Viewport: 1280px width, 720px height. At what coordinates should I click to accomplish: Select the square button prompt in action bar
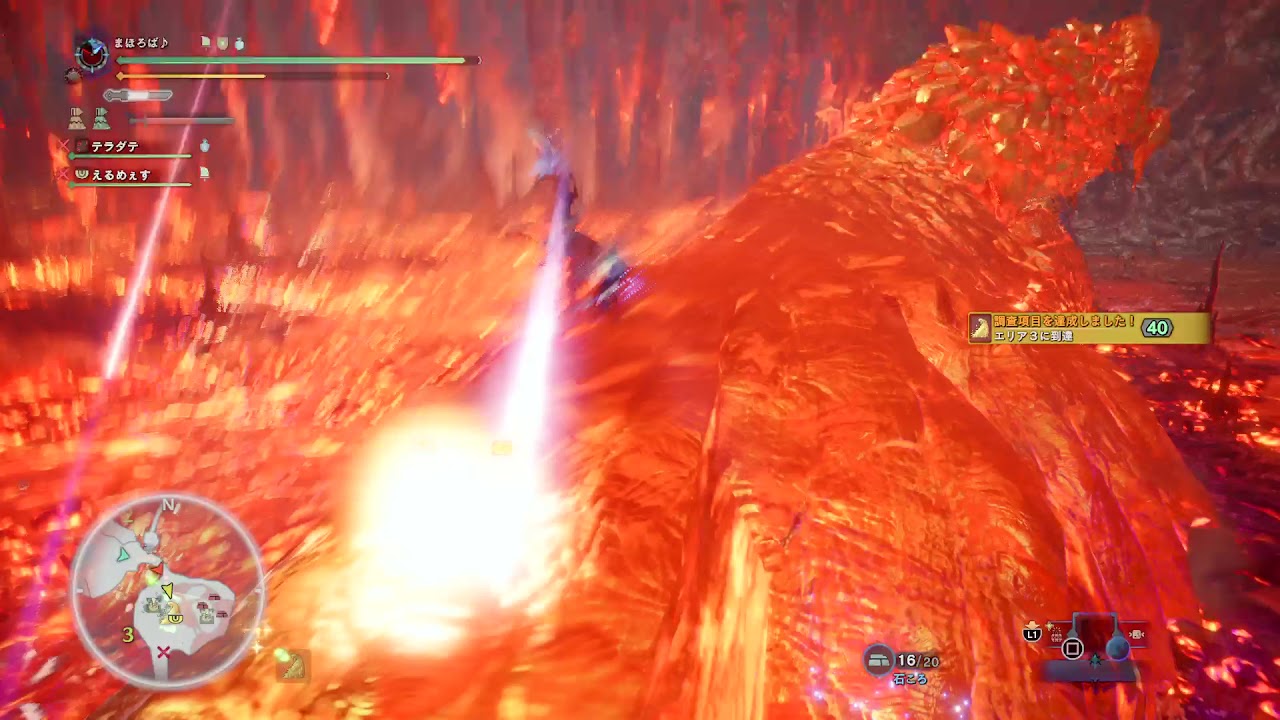[x=1072, y=649]
